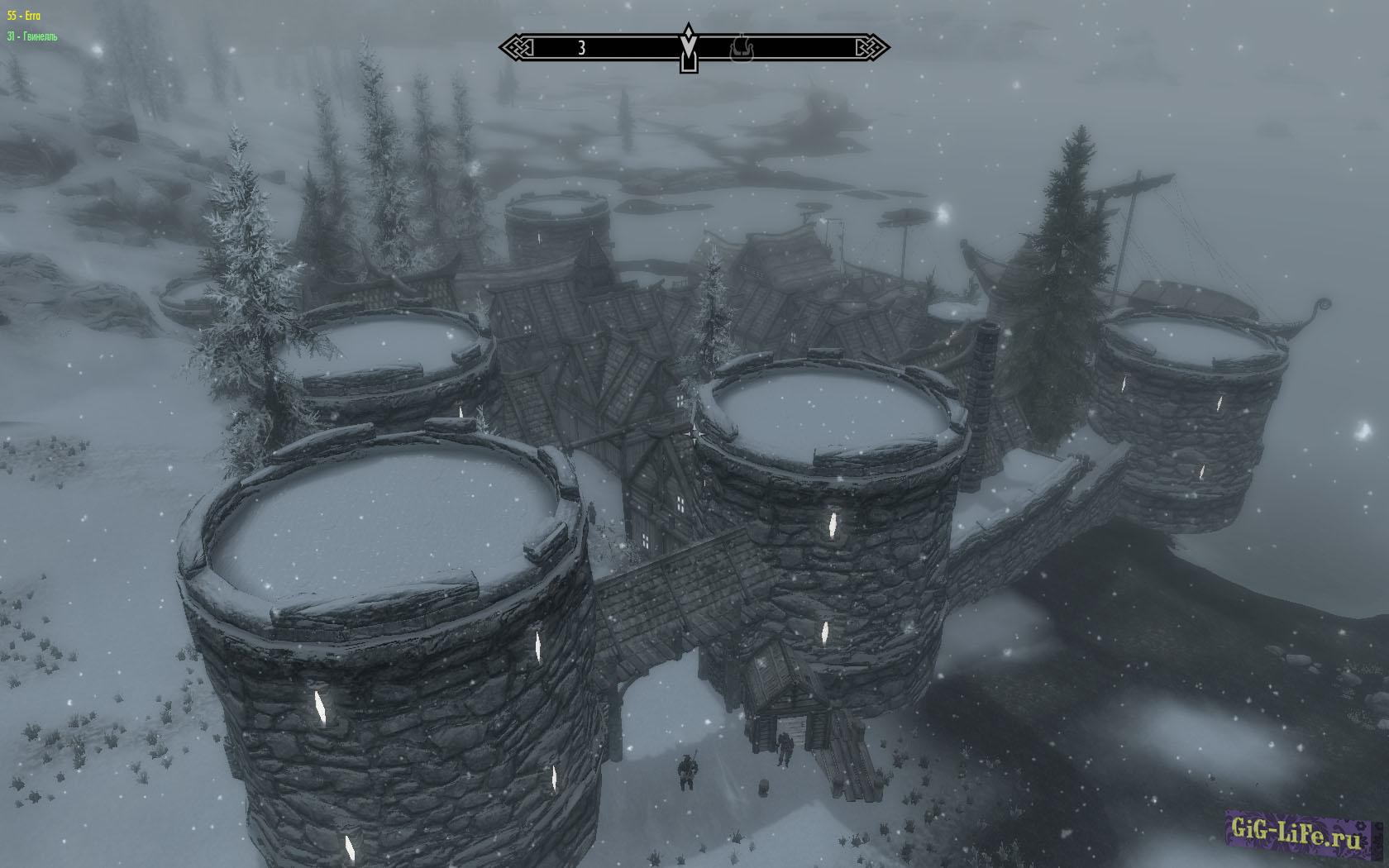Select the yellow "55 - Erra" entry
1389x868 pixels.
pyautogui.click(x=24, y=16)
